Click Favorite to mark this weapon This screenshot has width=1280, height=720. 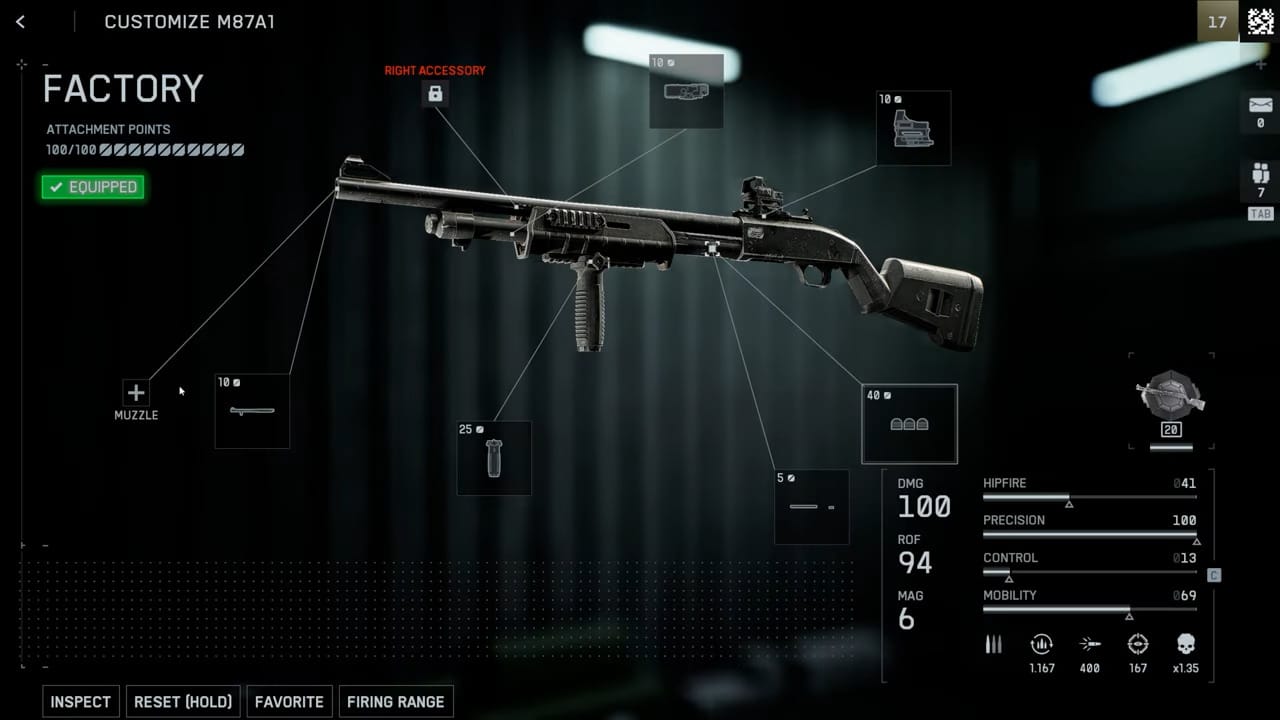pyautogui.click(x=289, y=701)
